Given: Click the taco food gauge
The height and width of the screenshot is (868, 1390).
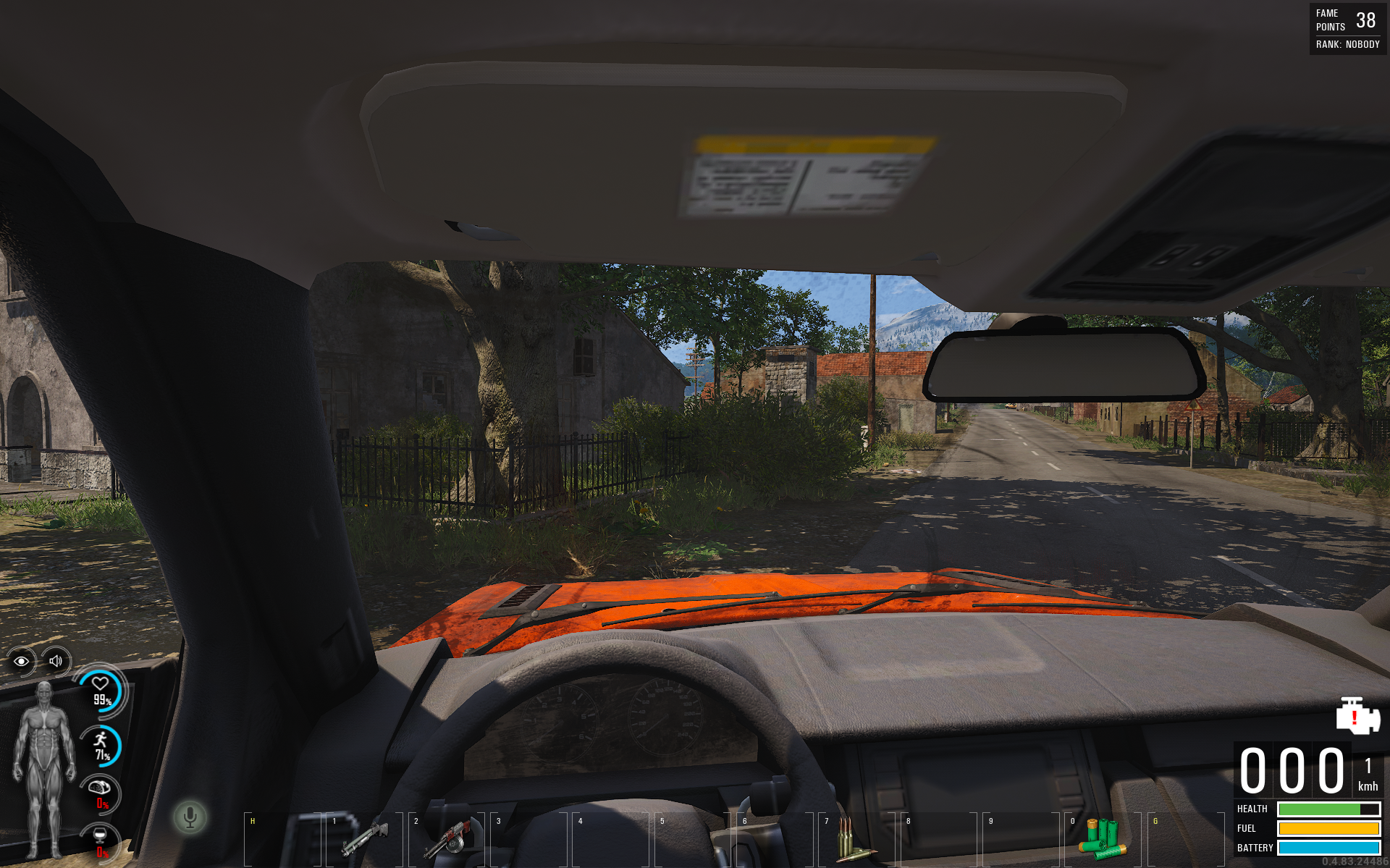Looking at the screenshot, I should tap(100, 793).
